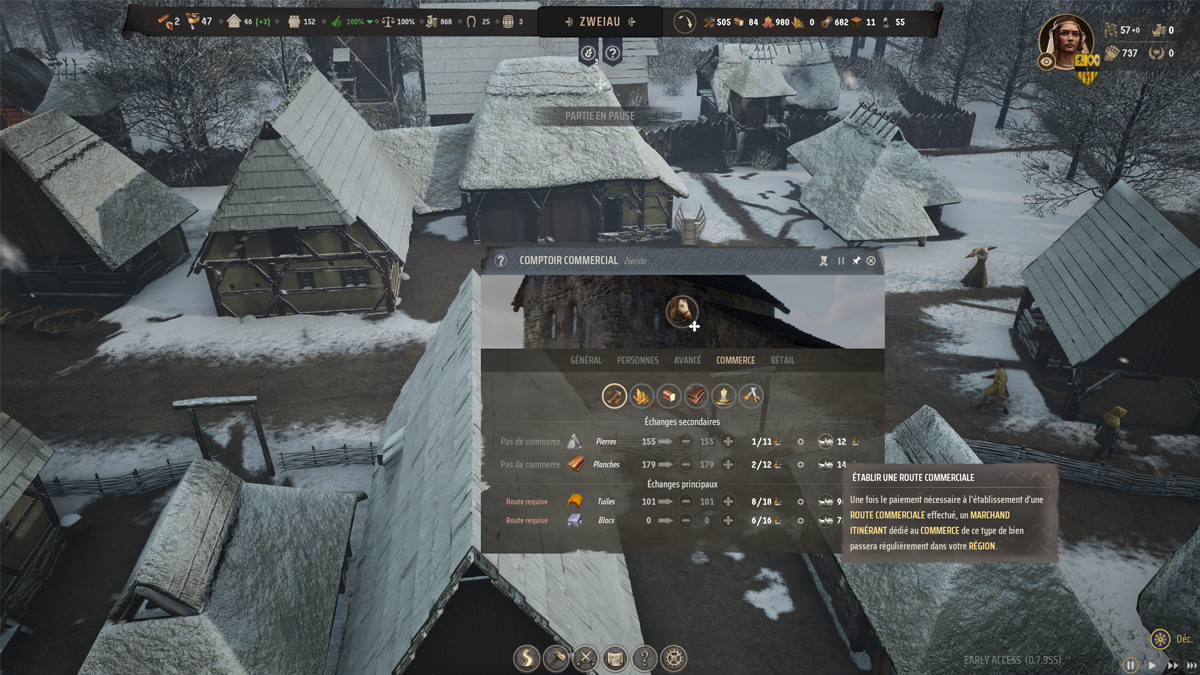Select the Avancé tab
This screenshot has height=675, width=1200.
click(687, 360)
